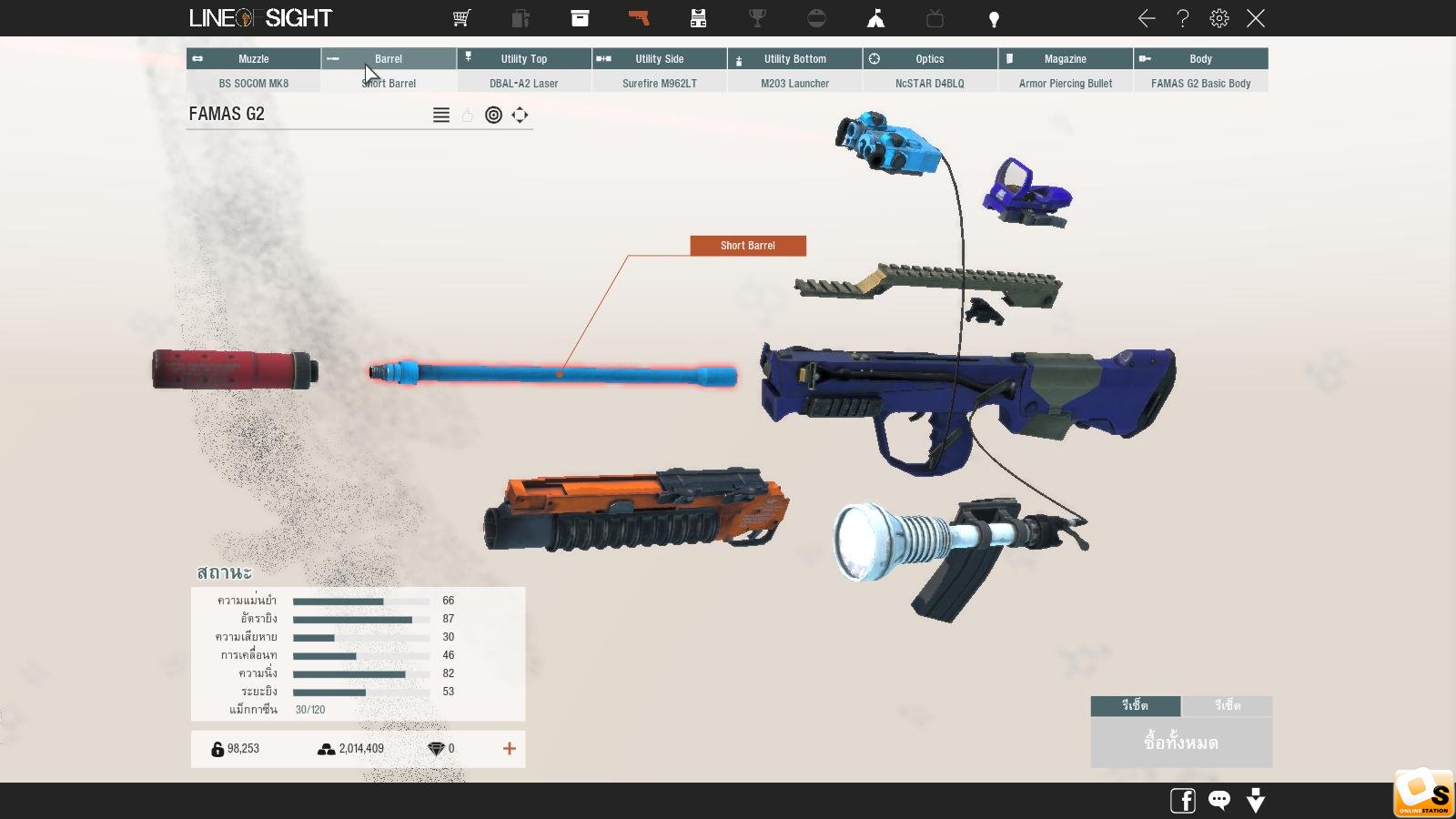This screenshot has height=819, width=1456.
Task: Show the list view icon beside FAMAS G2
Action: 441,115
